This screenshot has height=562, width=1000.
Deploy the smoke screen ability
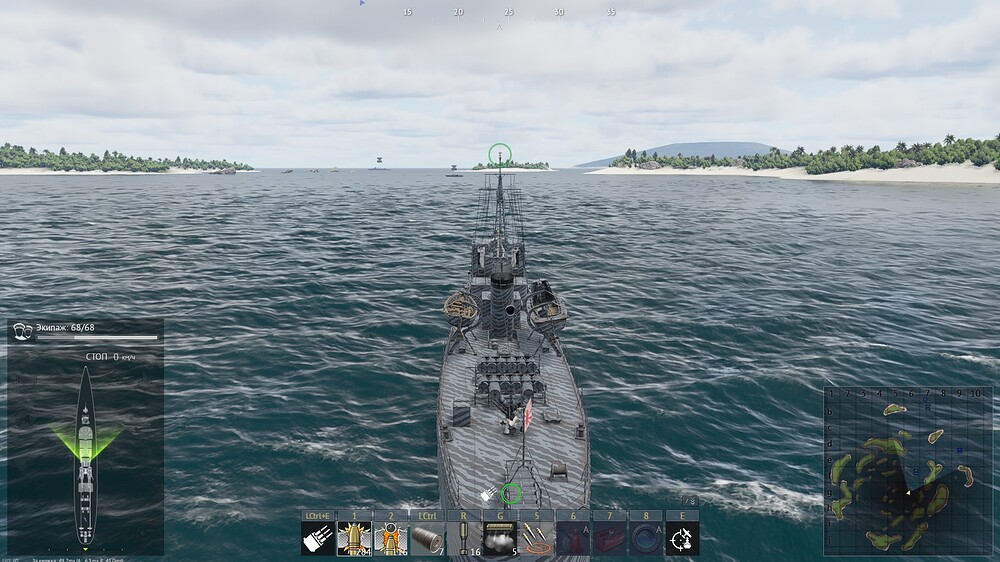pyautogui.click(x=500, y=539)
